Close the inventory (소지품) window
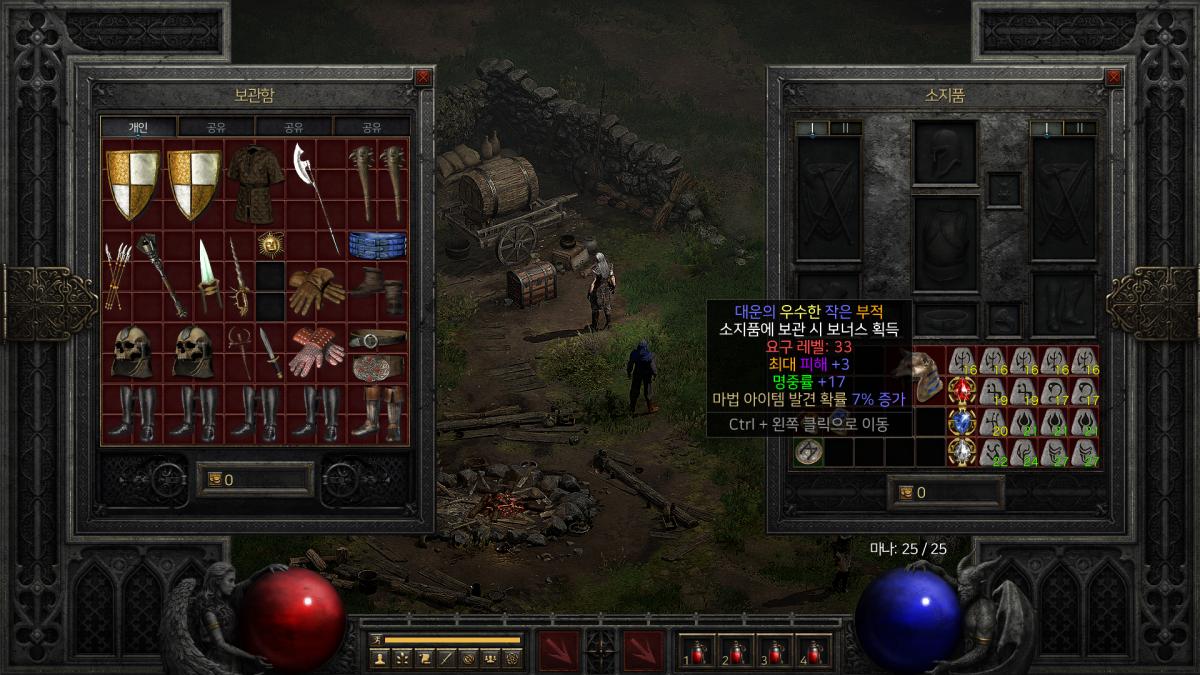The image size is (1200, 675). (x=1114, y=77)
